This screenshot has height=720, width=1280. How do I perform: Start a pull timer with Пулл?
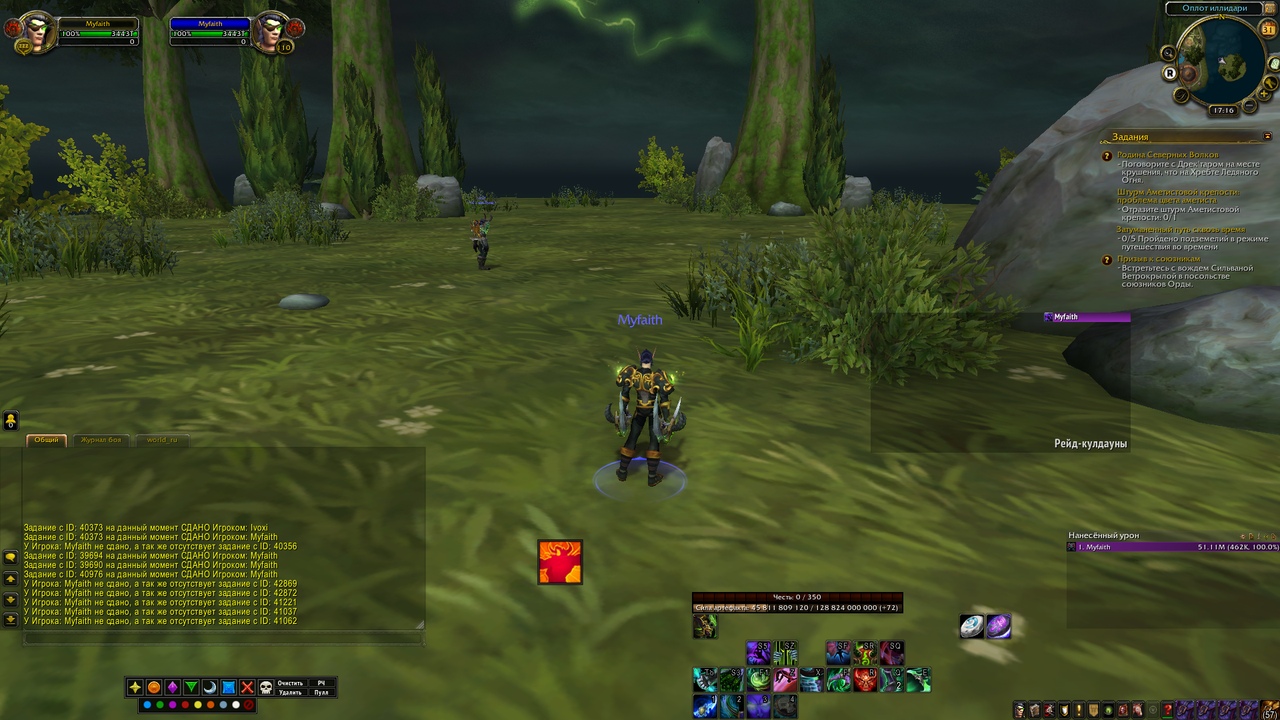(321, 692)
